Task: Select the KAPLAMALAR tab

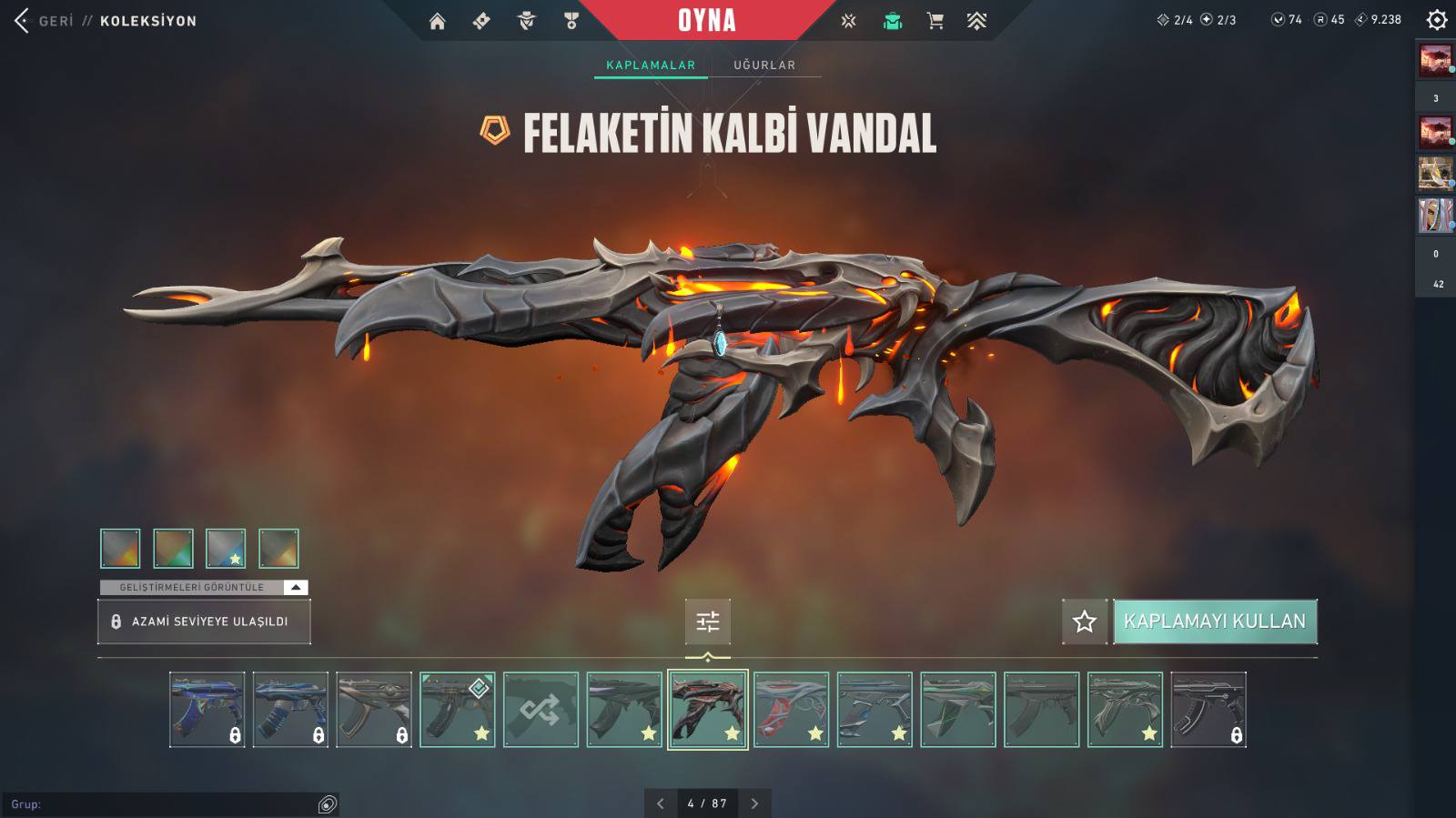Action: pos(651,65)
